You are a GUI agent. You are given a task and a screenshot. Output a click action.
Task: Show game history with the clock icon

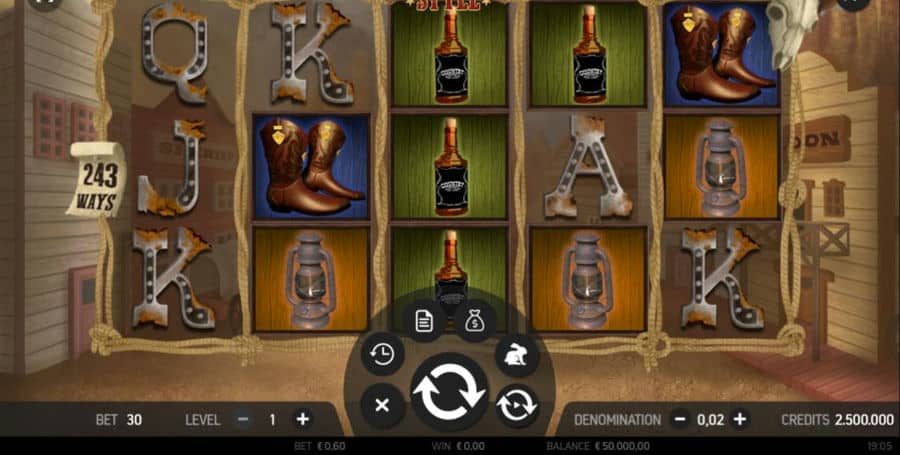click(382, 354)
